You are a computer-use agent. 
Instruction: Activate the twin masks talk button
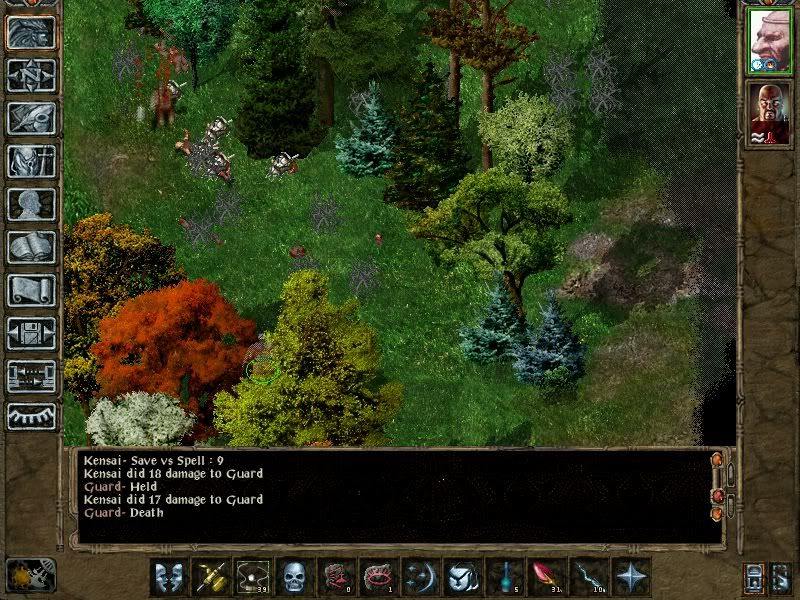[169, 577]
